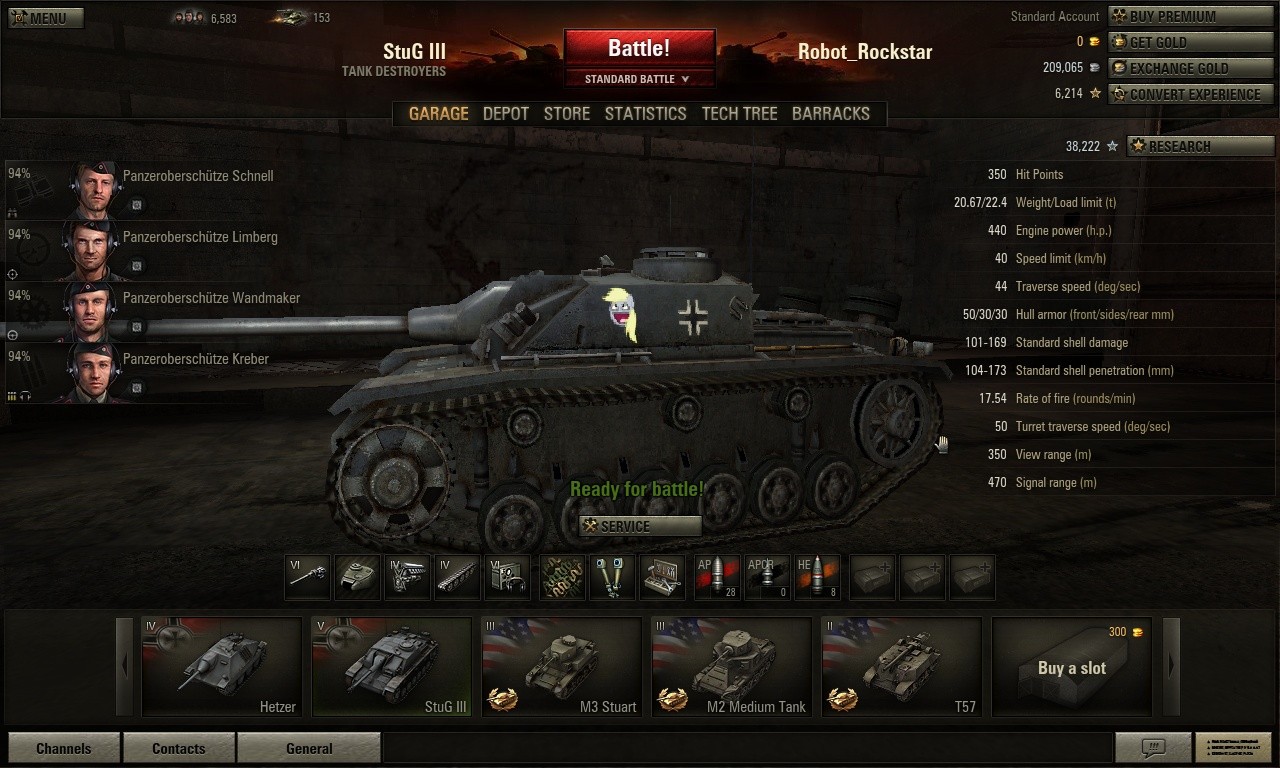Choose the Get Gold button

click(1190, 42)
